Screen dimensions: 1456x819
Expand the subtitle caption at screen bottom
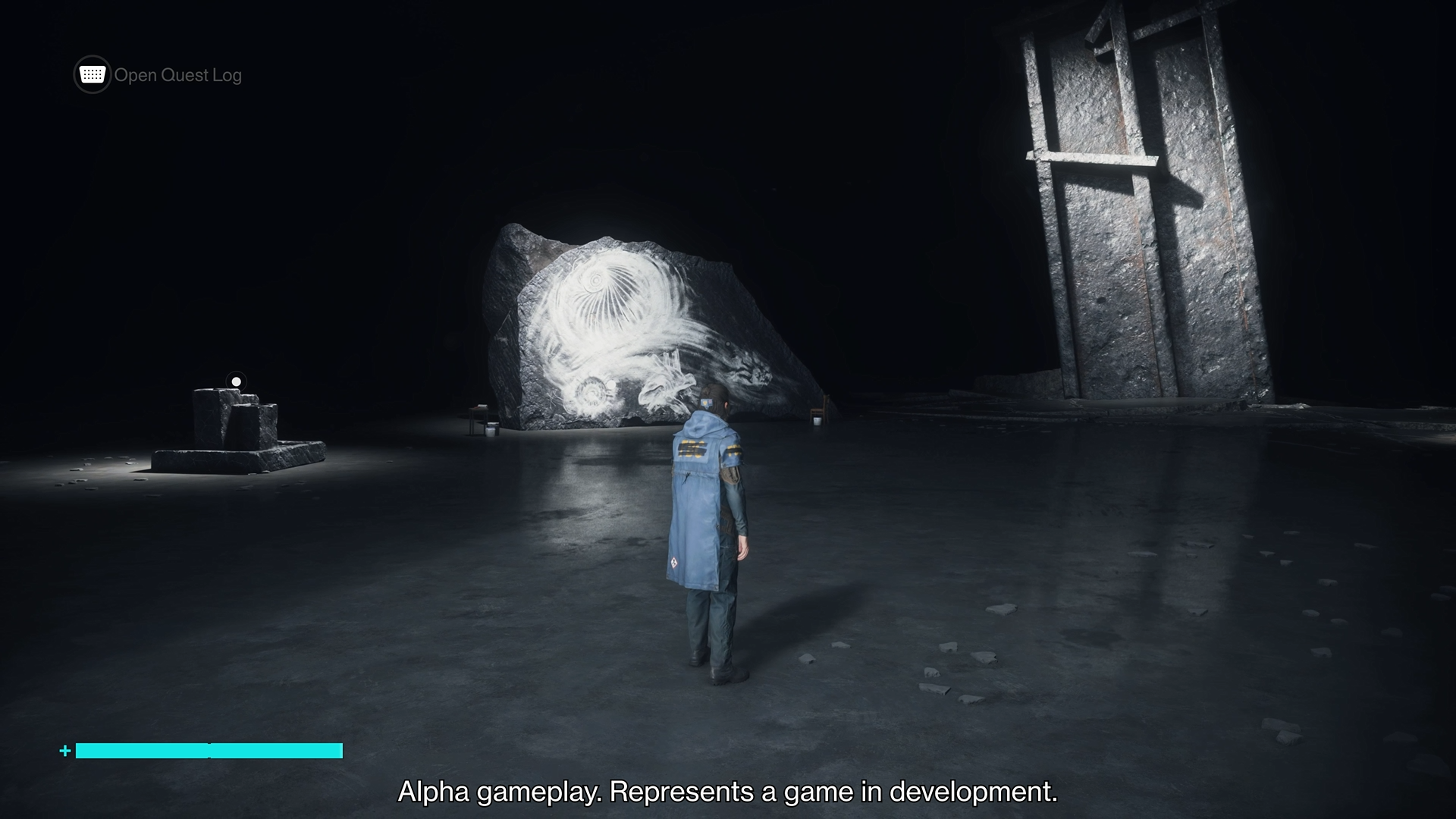point(728,793)
